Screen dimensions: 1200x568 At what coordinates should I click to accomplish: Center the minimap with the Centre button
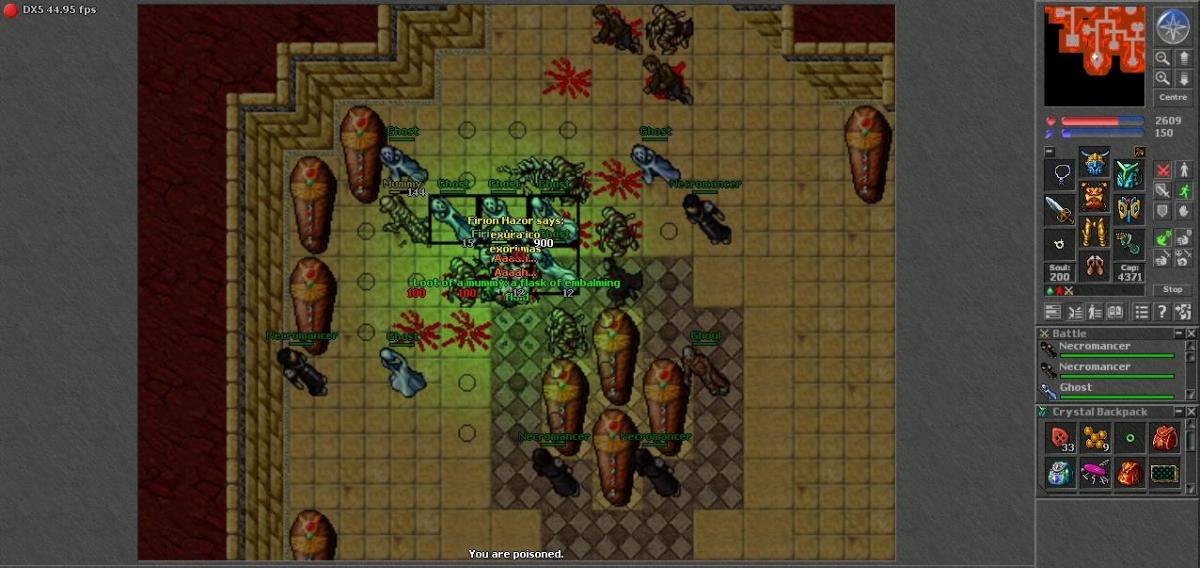pos(1172,98)
